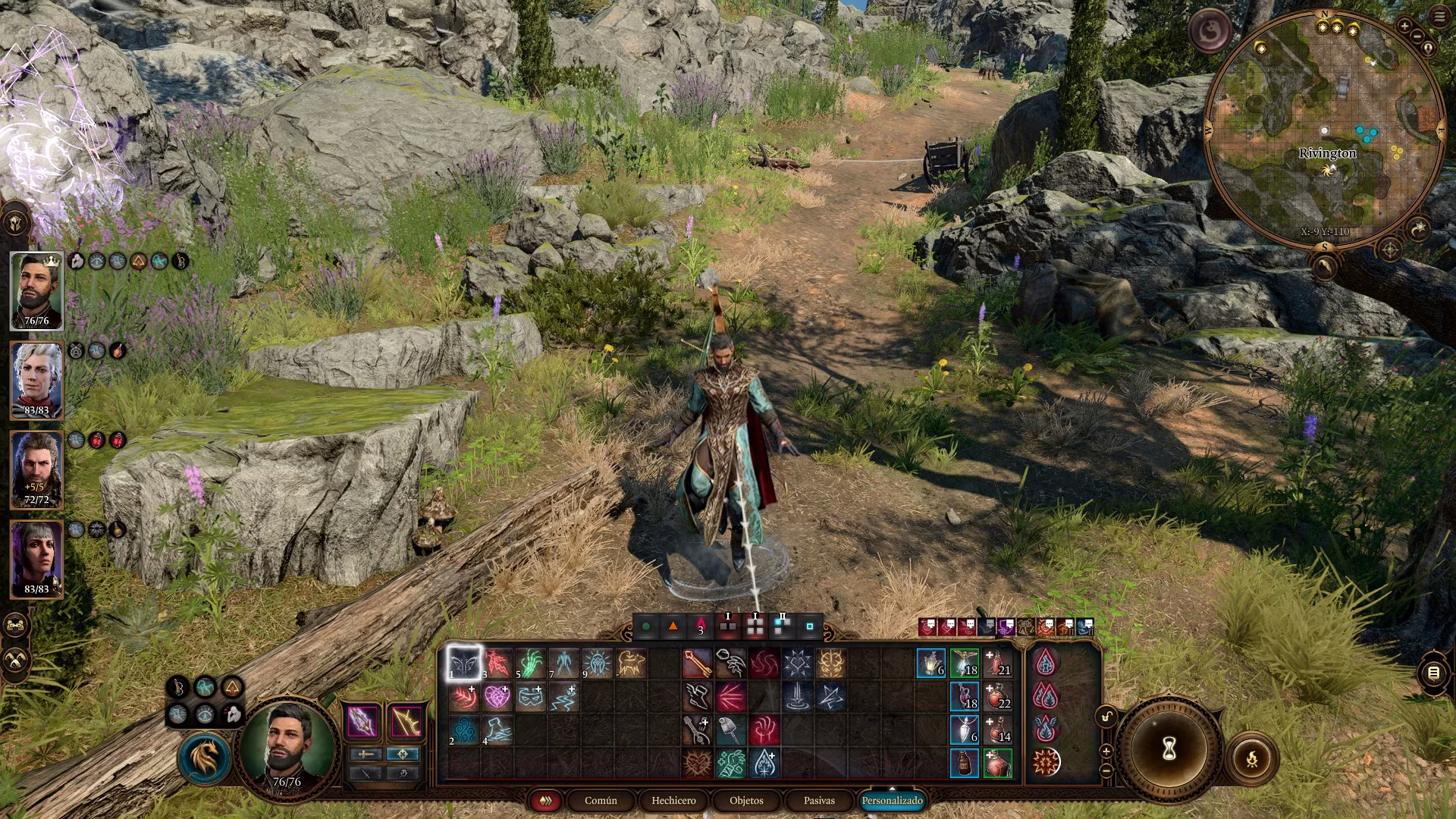This screenshot has width=1456, height=819.
Task: Select the Pasivas hotbar tab
Action: coord(819,801)
